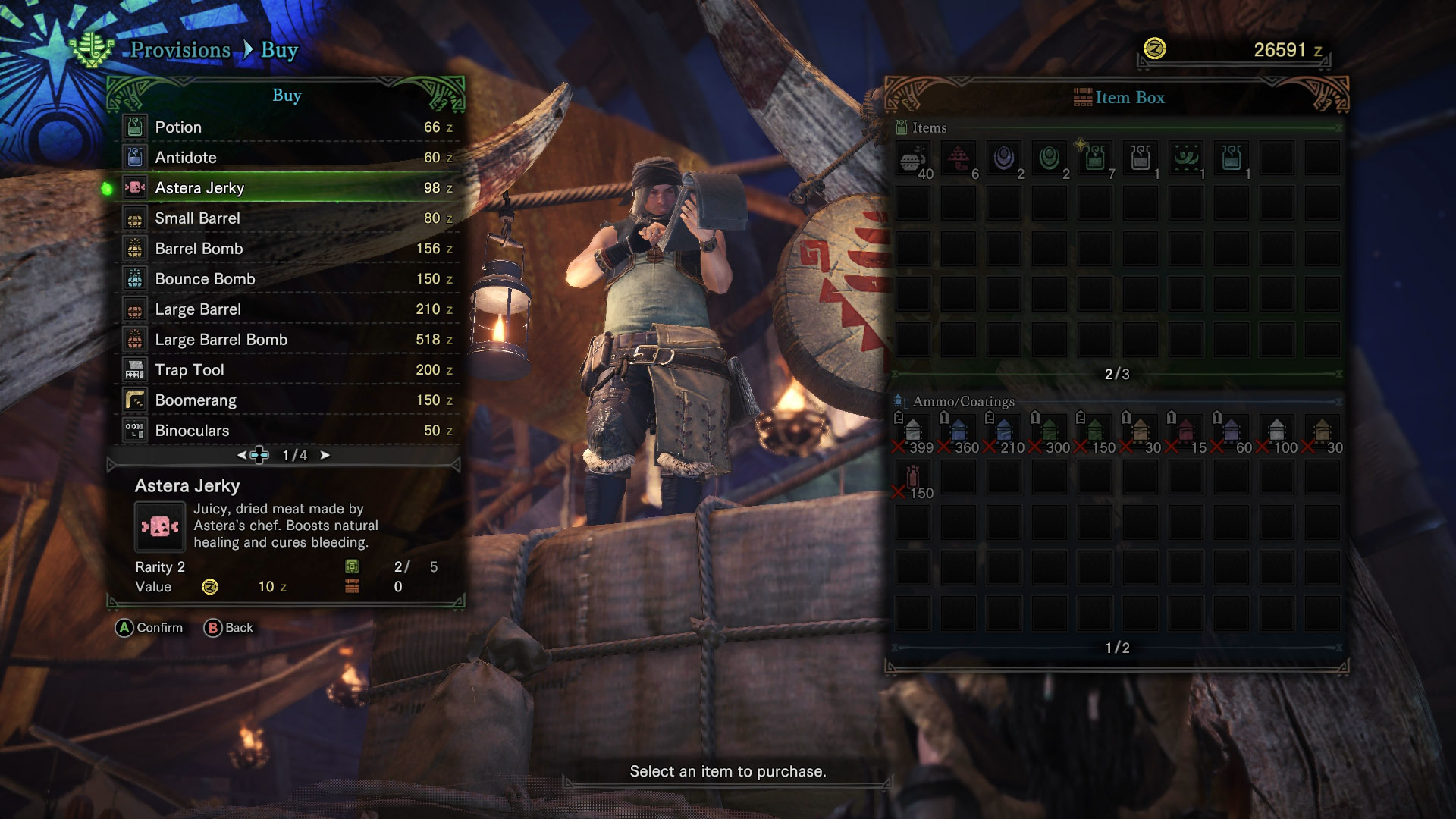1456x819 pixels.
Task: Select the red mushroom item slot
Action: [x=959, y=159]
